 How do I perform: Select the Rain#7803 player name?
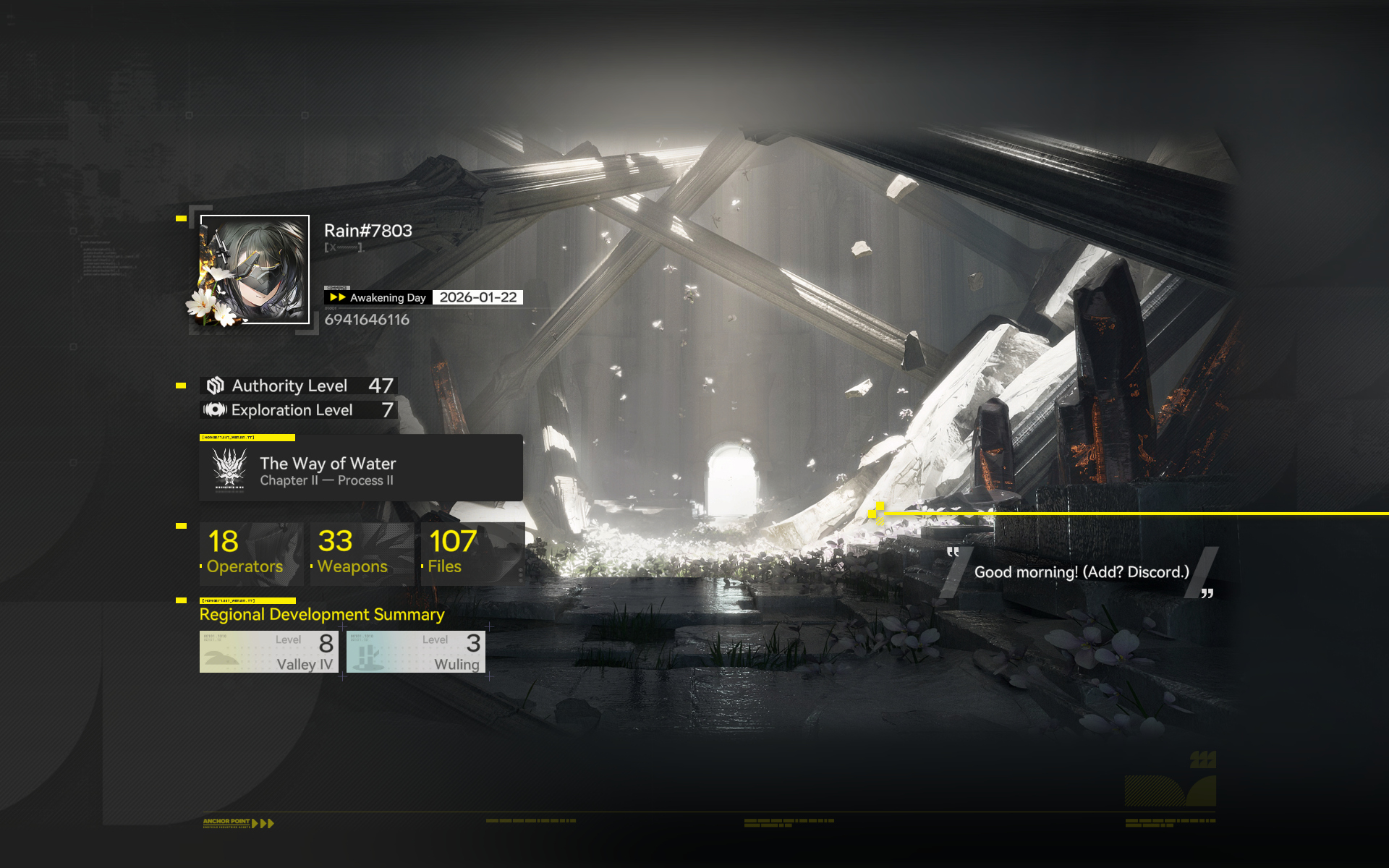368,231
